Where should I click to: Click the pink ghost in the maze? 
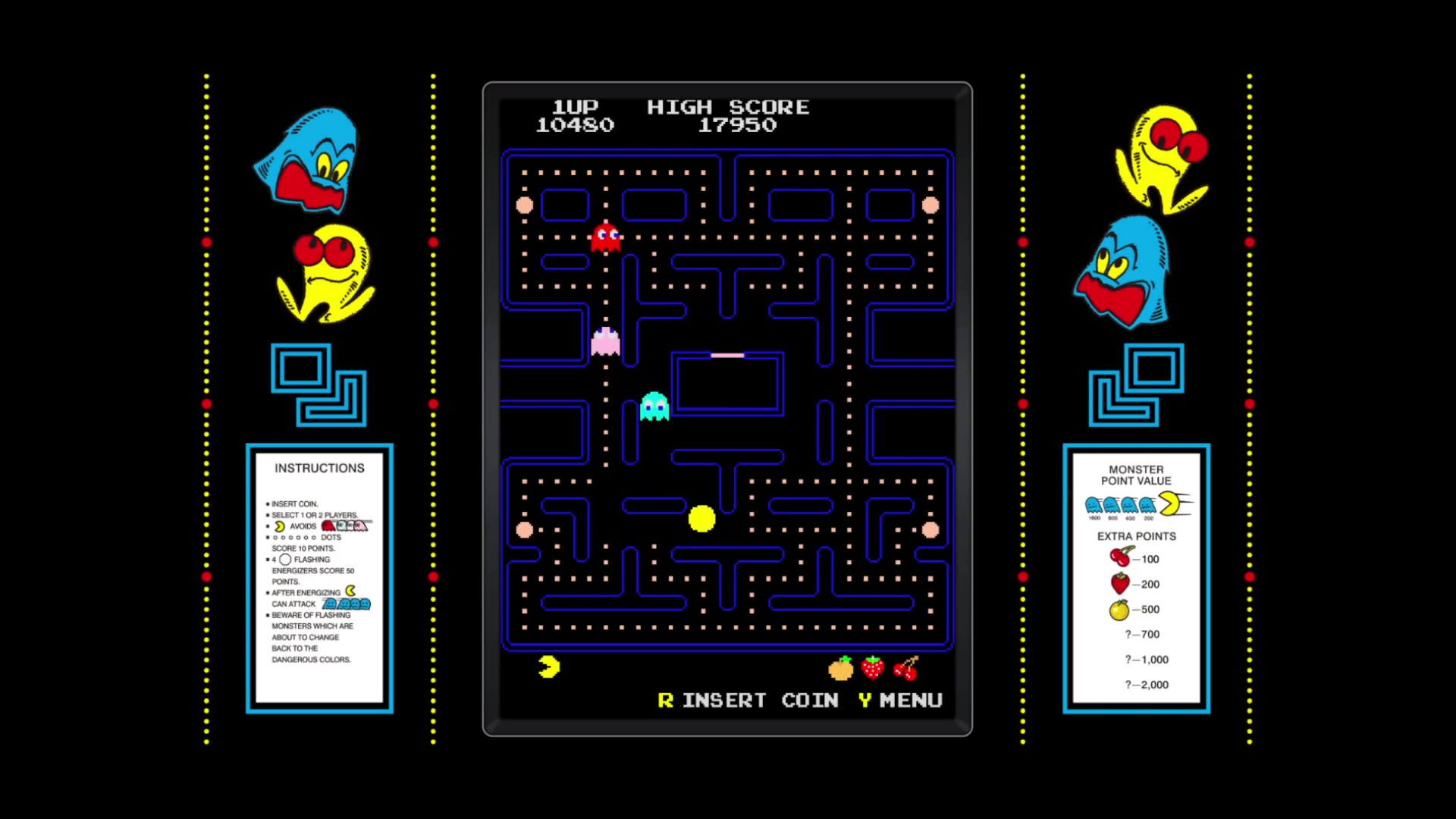[604, 343]
